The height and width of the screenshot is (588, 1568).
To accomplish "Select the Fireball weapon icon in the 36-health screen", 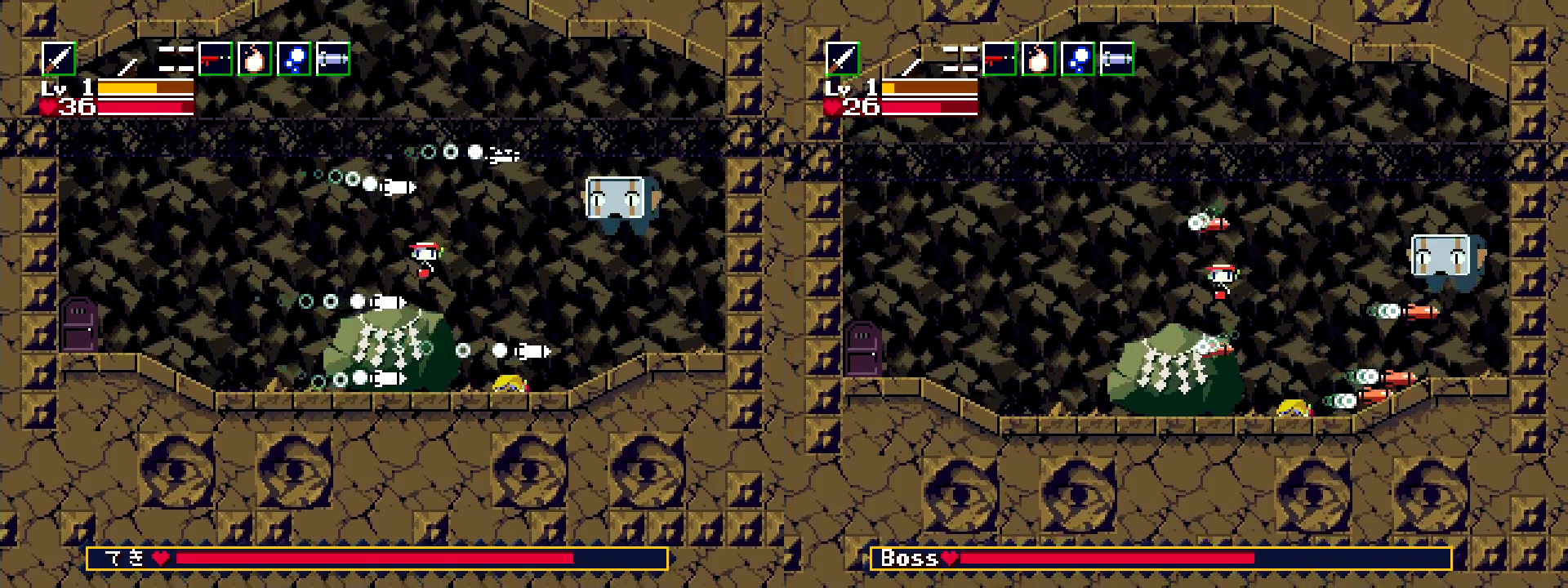I will click(x=255, y=59).
